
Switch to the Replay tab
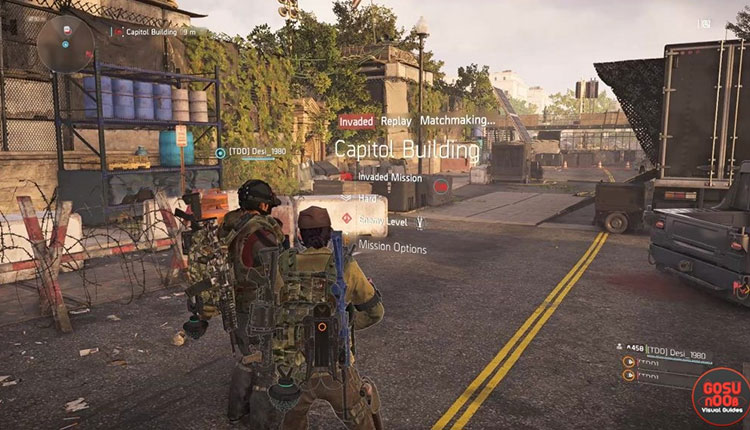tap(396, 121)
